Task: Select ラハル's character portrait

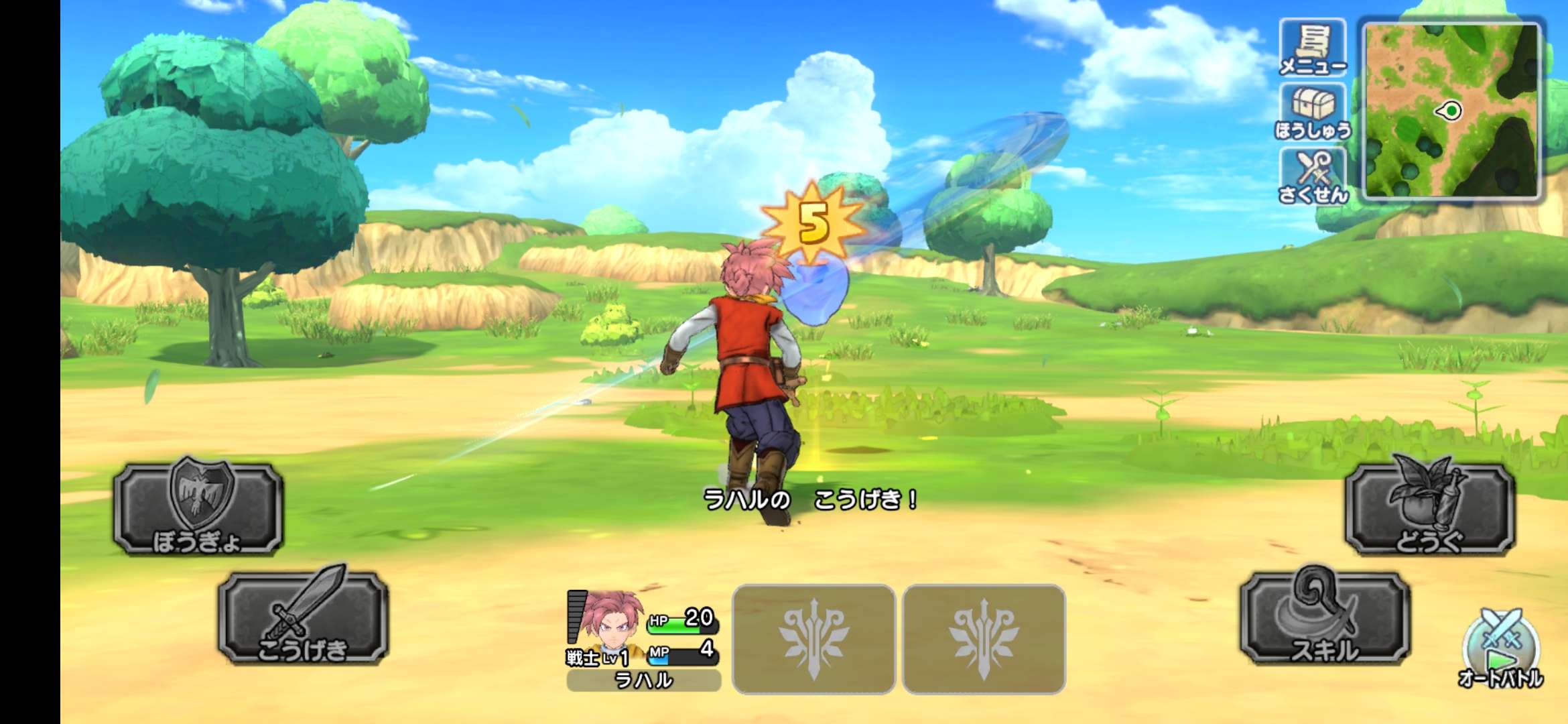Action: (606, 623)
